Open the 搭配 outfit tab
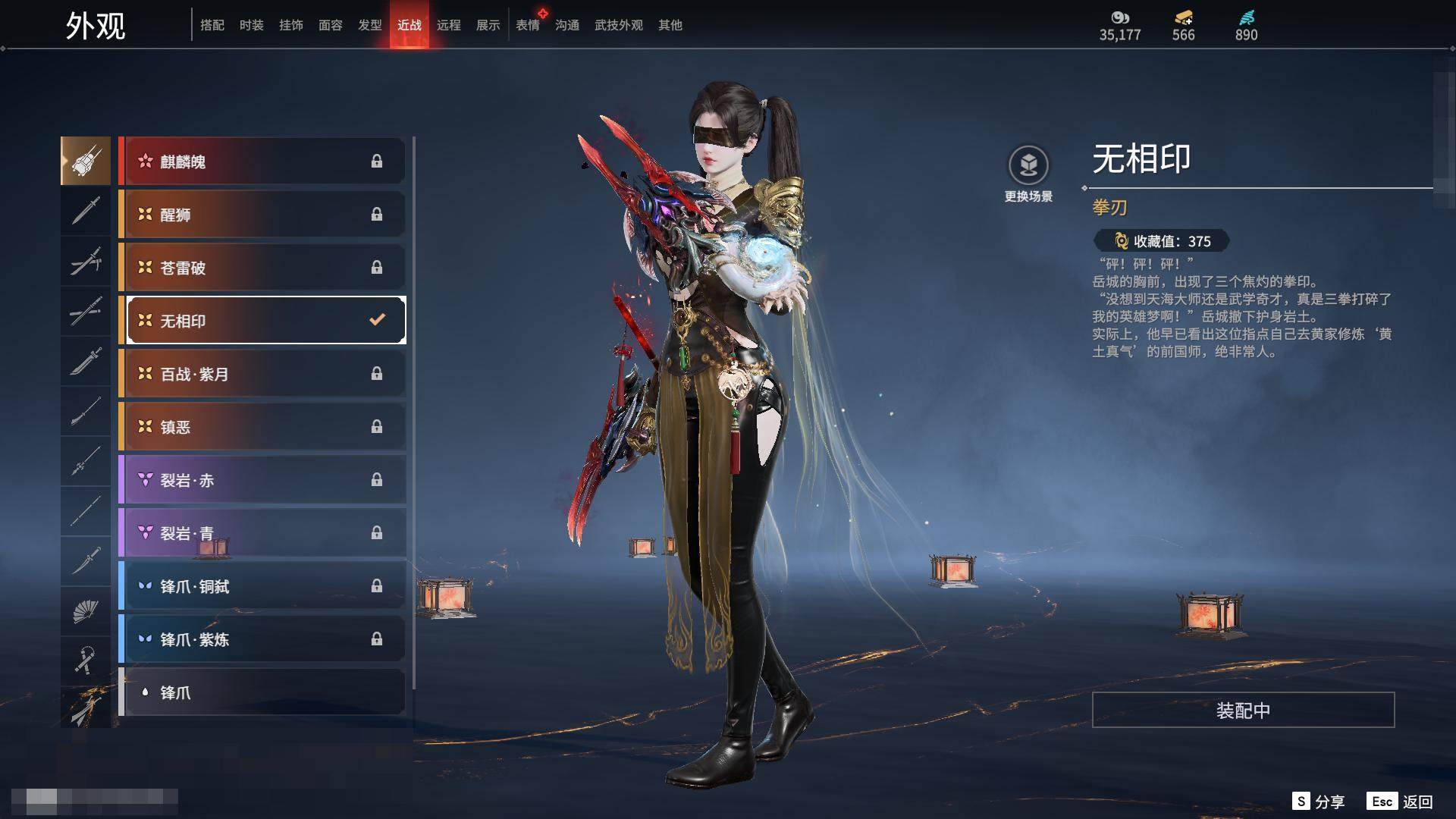The image size is (1456, 819). click(x=212, y=25)
